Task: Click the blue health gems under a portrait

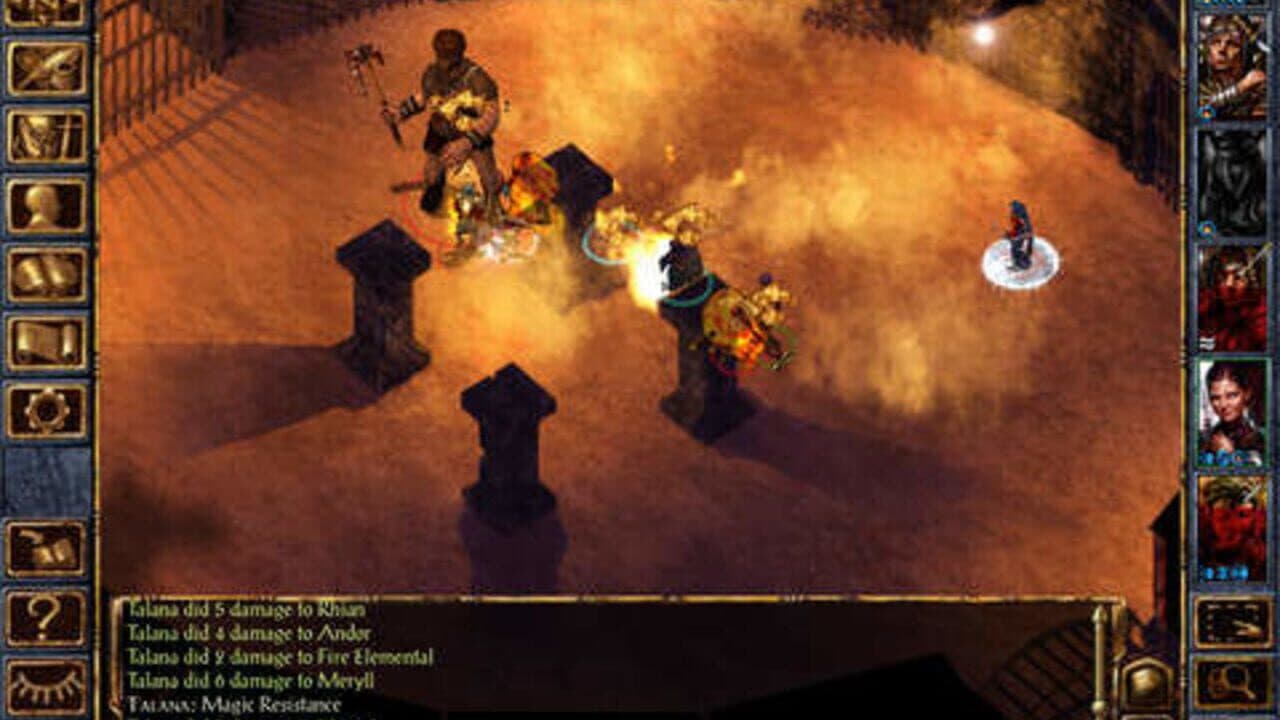Action: [x=1224, y=570]
